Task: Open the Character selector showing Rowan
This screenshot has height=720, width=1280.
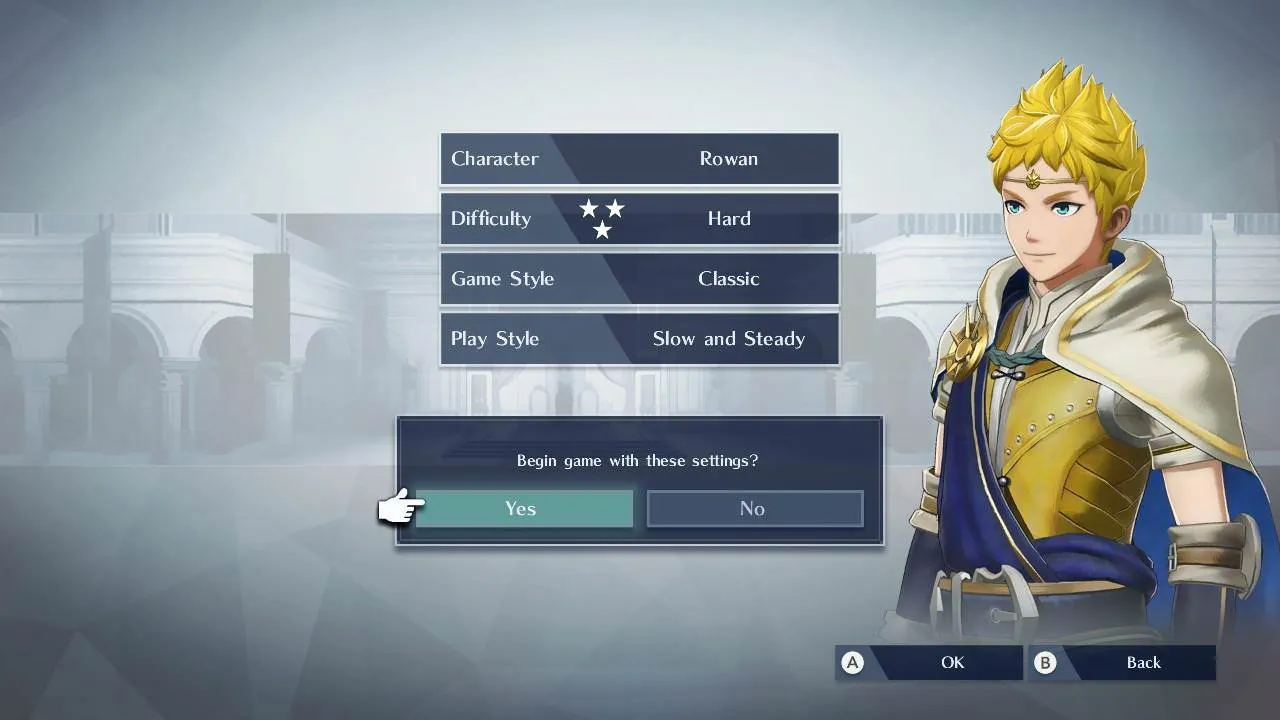Action: [639, 158]
